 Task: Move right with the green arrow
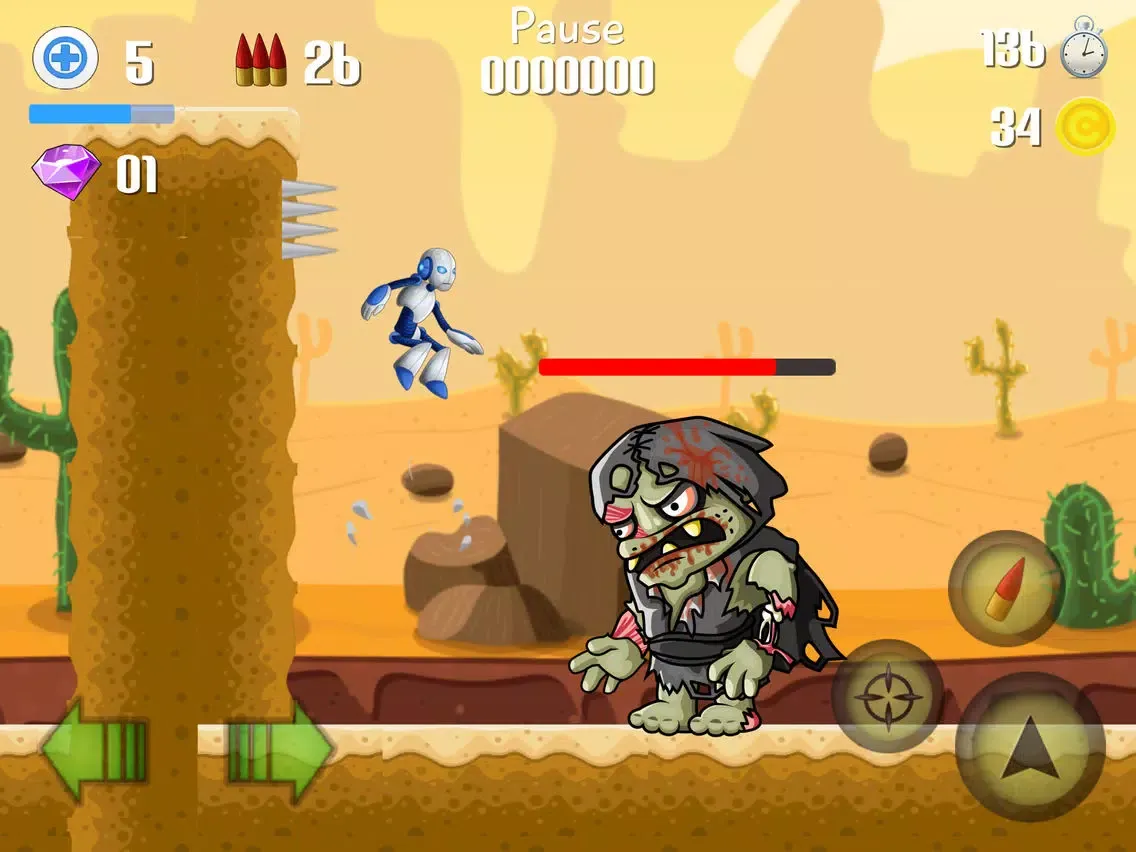282,750
